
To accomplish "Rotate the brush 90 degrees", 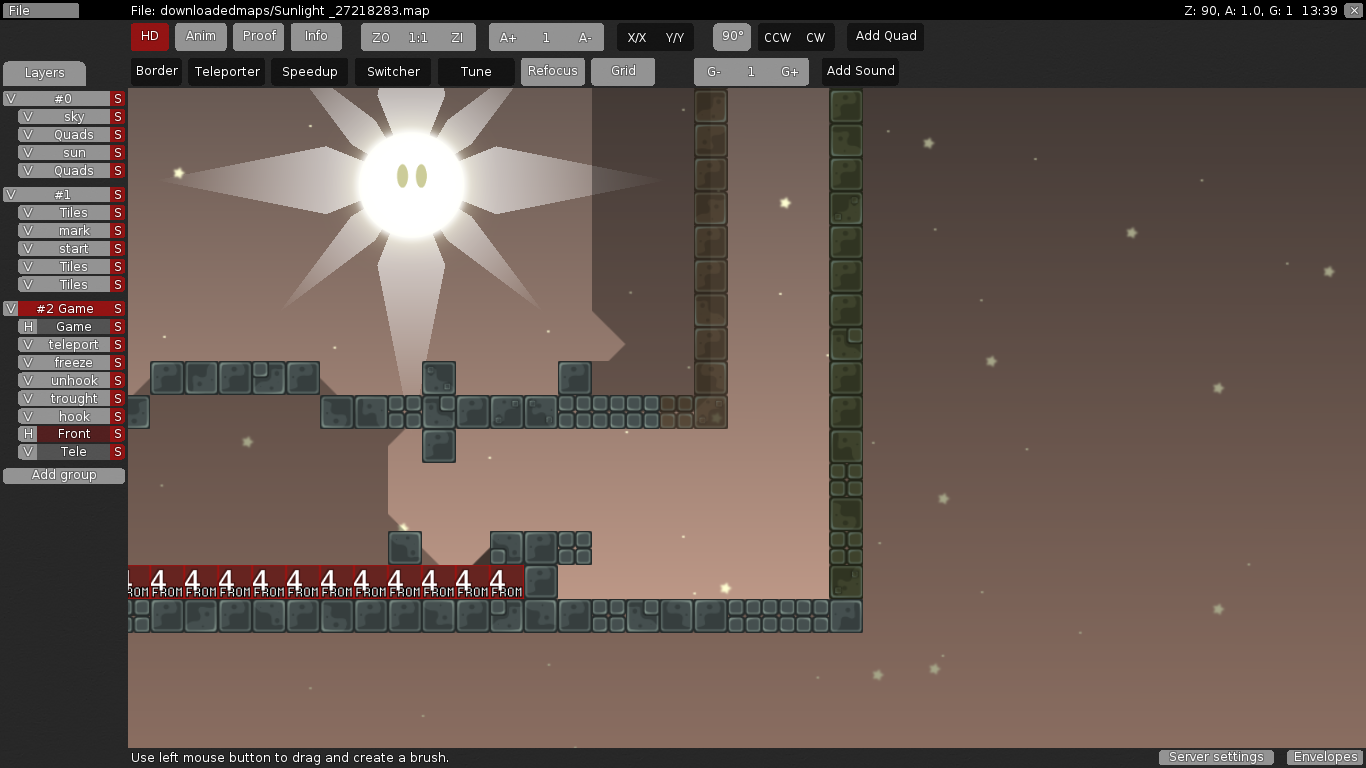I will point(731,36).
